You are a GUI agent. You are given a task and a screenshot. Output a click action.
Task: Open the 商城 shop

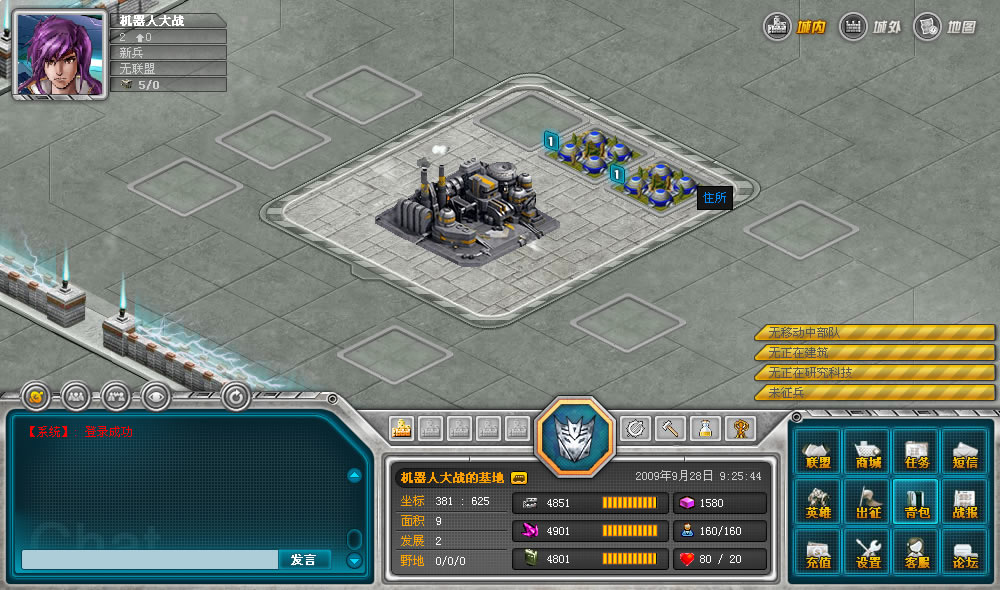click(x=867, y=452)
